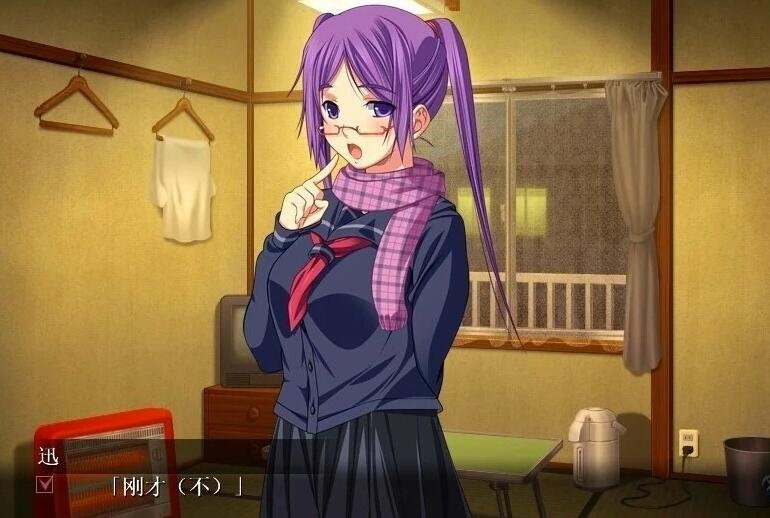Viewport: 770px width, 518px height.
Task: Toggle the red checkmark box beside the dialogue
Action: click(45, 486)
